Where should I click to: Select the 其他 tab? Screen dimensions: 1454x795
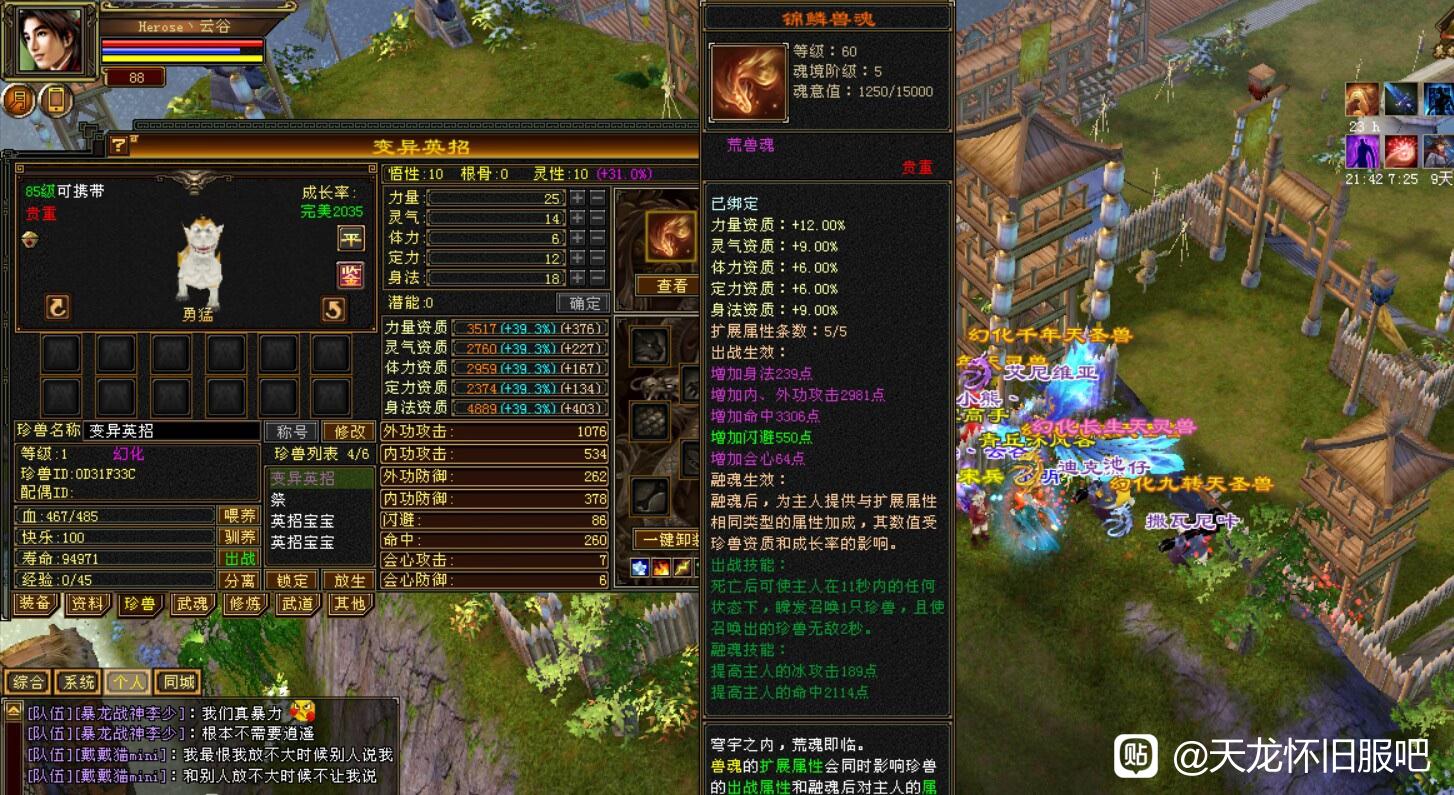coord(349,603)
